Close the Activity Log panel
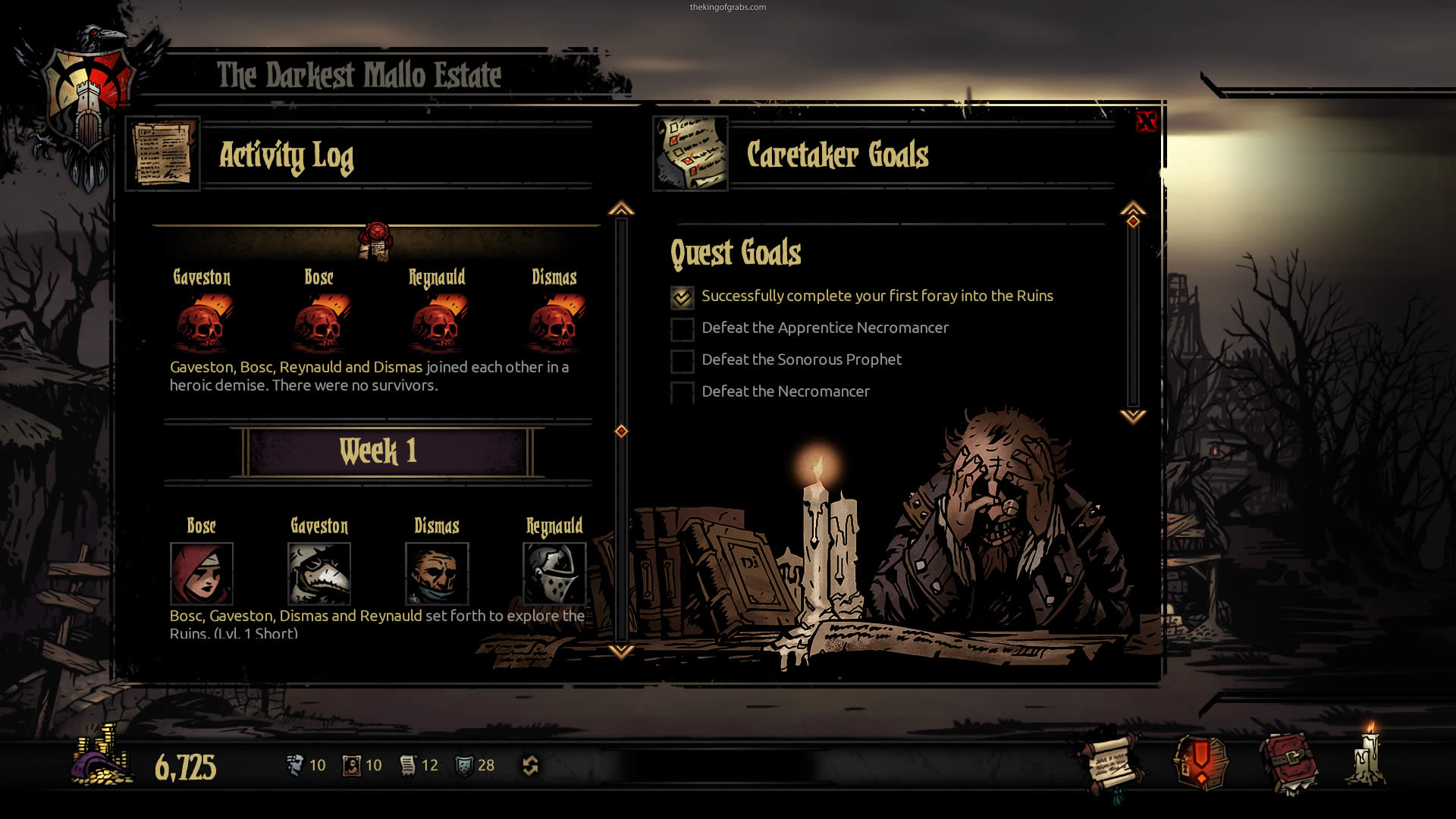Screen dimensions: 1456x819 pyautogui.click(x=1146, y=121)
